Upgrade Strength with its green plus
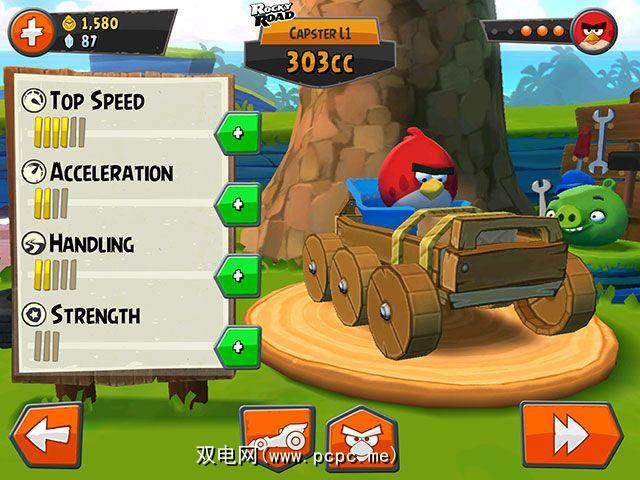The height and width of the screenshot is (480, 640). (237, 347)
